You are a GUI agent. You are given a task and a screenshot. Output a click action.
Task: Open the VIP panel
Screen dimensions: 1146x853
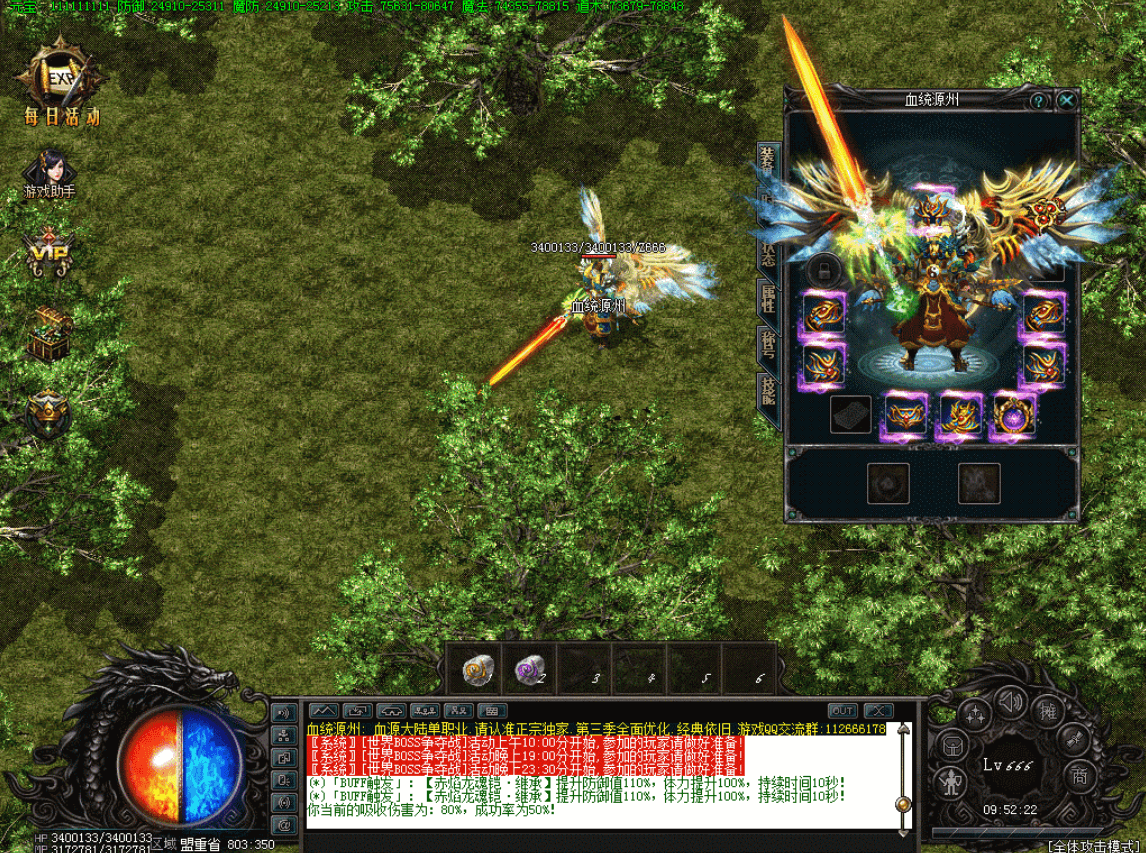(49, 254)
